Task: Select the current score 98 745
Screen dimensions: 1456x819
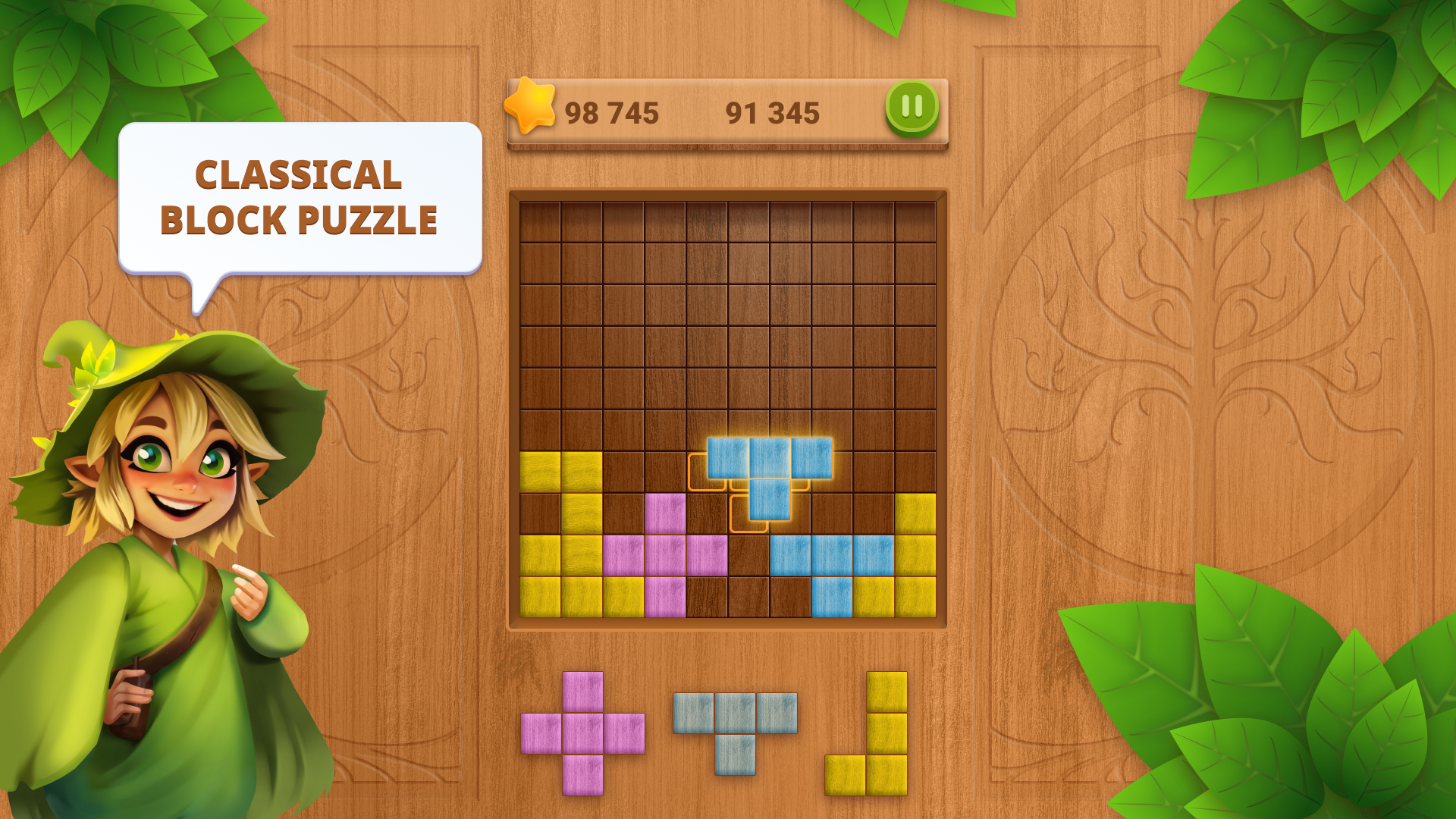Action: (613, 112)
